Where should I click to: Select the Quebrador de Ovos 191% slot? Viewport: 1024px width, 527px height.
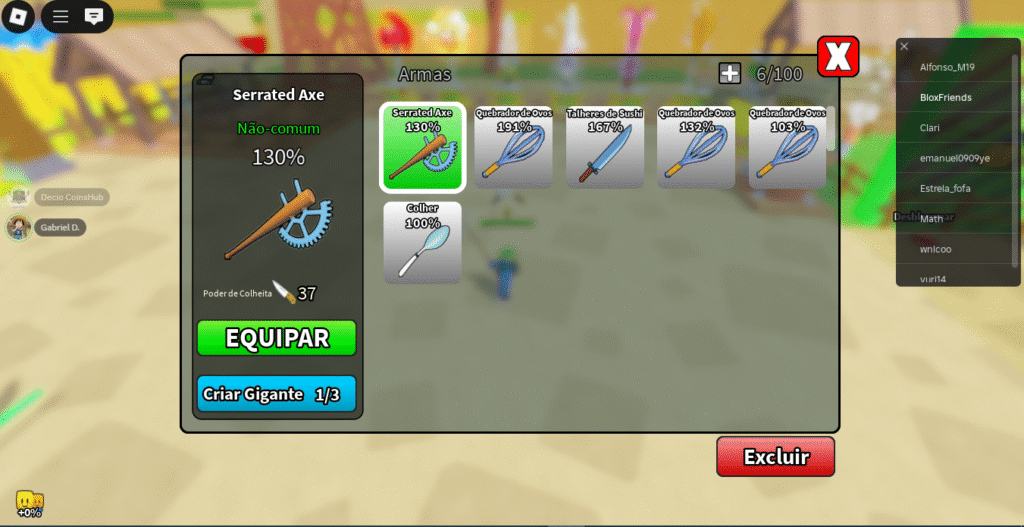(514, 147)
